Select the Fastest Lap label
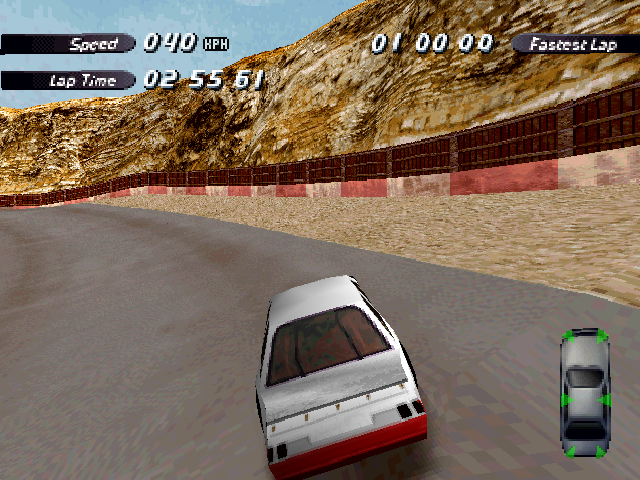This screenshot has width=640, height=480. (x=573, y=44)
